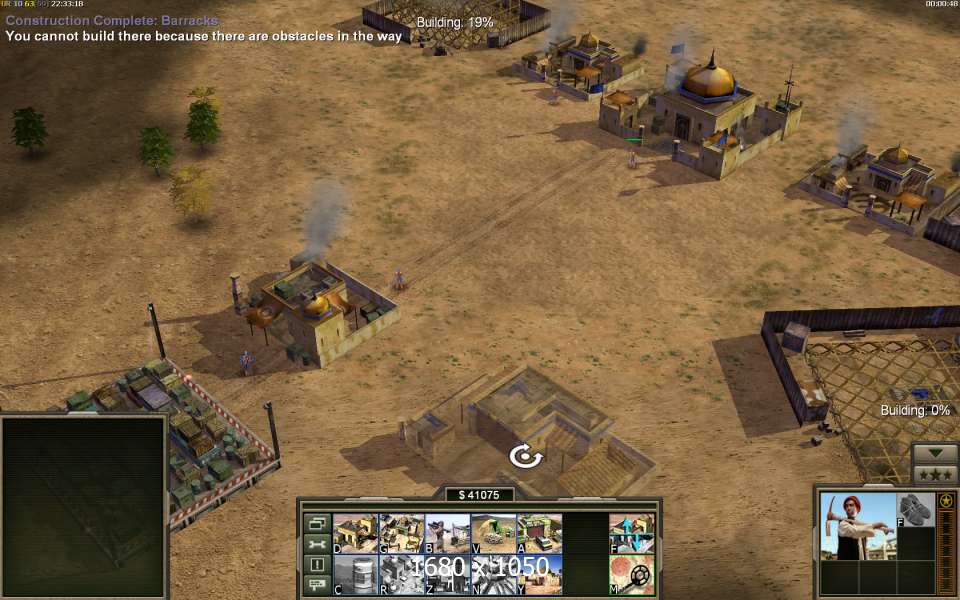This screenshot has width=960, height=600.
Task: Open the three-star General's powers button
Action: point(935,473)
